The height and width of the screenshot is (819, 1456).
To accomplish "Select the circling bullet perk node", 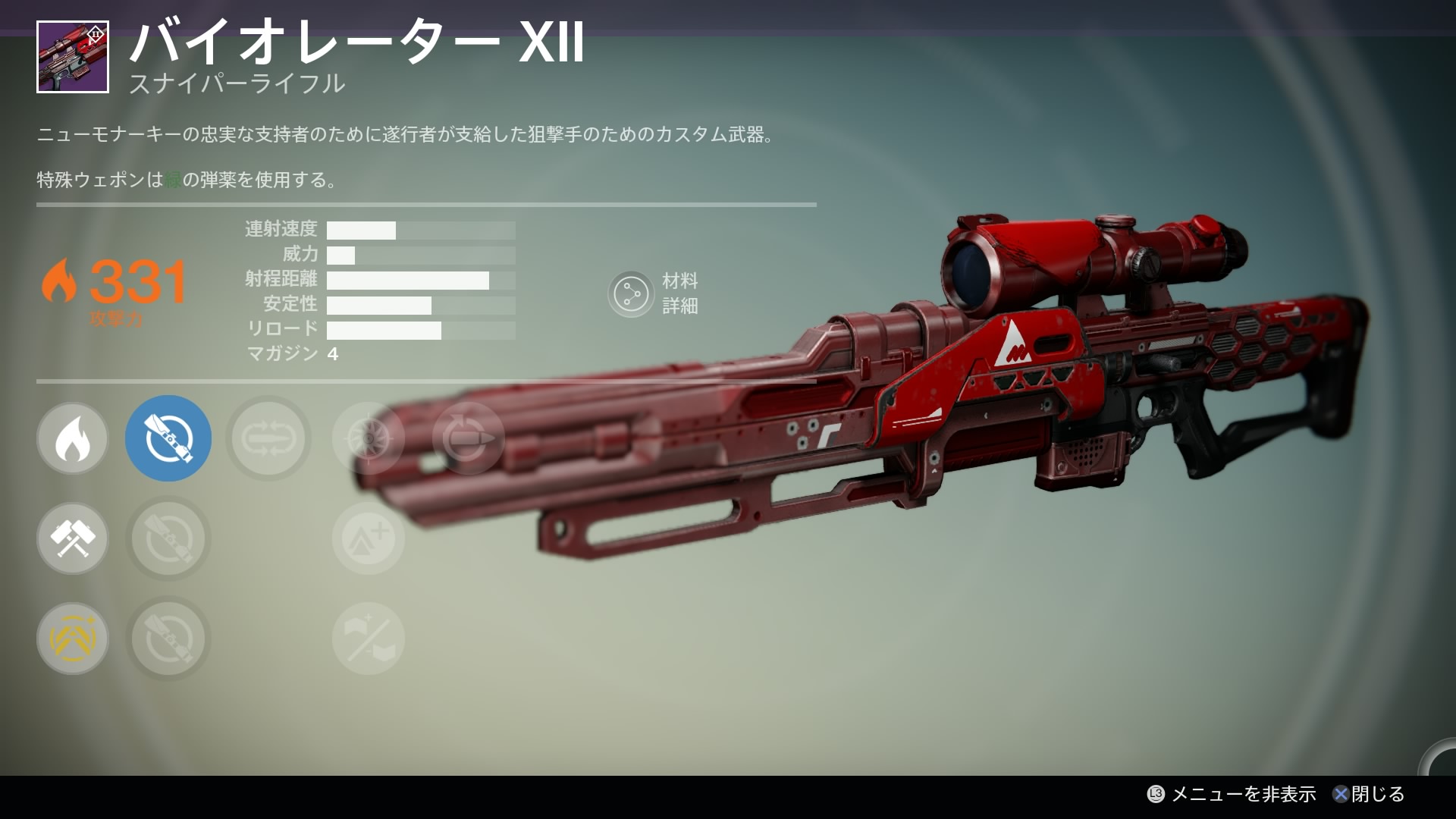I will click(468, 438).
